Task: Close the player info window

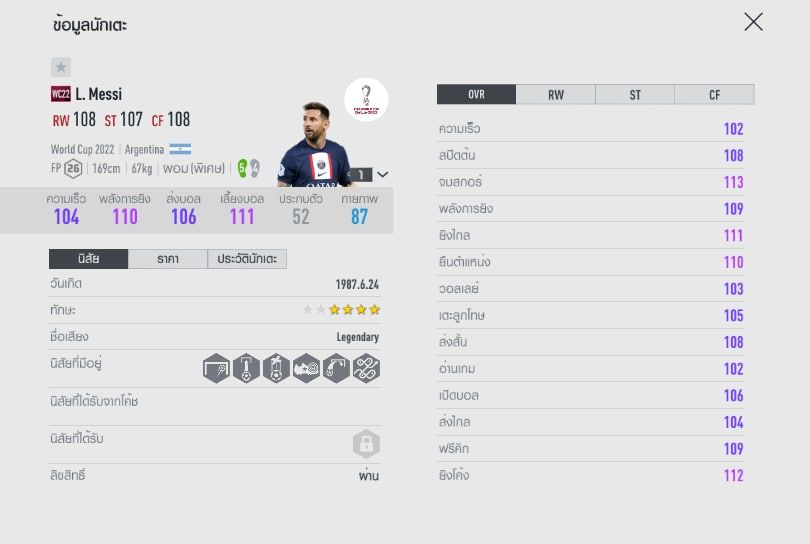Action: (x=753, y=22)
